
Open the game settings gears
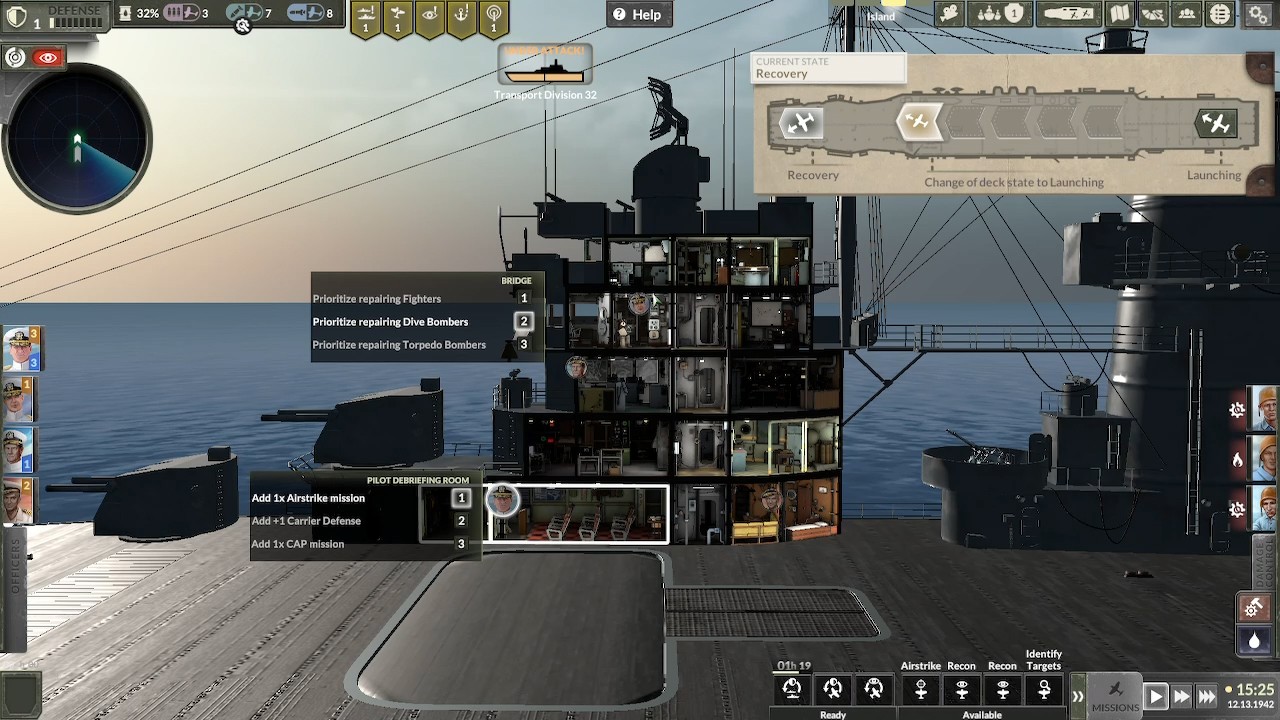click(x=1257, y=14)
